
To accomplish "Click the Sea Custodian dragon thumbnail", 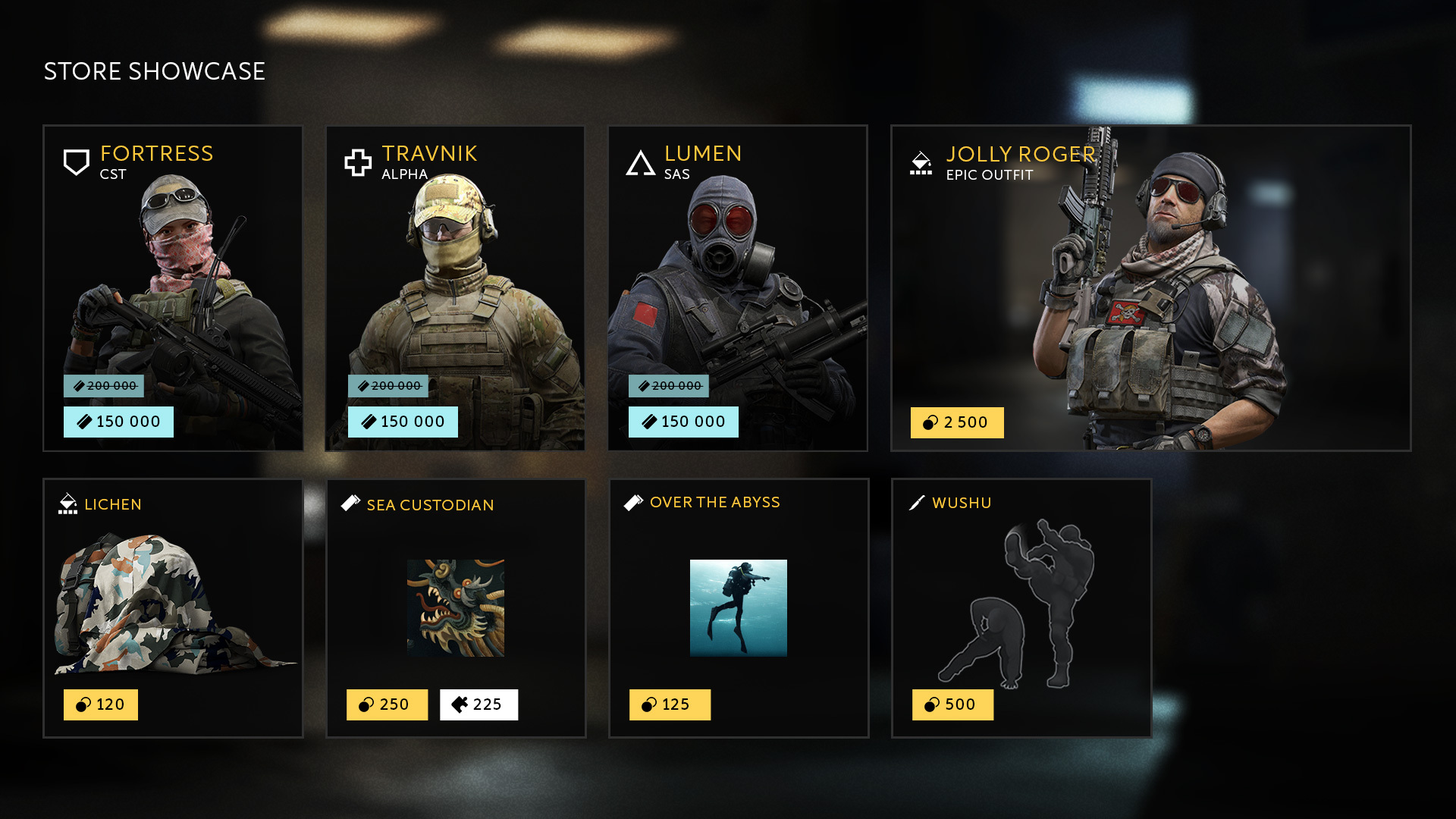I will pos(456,608).
